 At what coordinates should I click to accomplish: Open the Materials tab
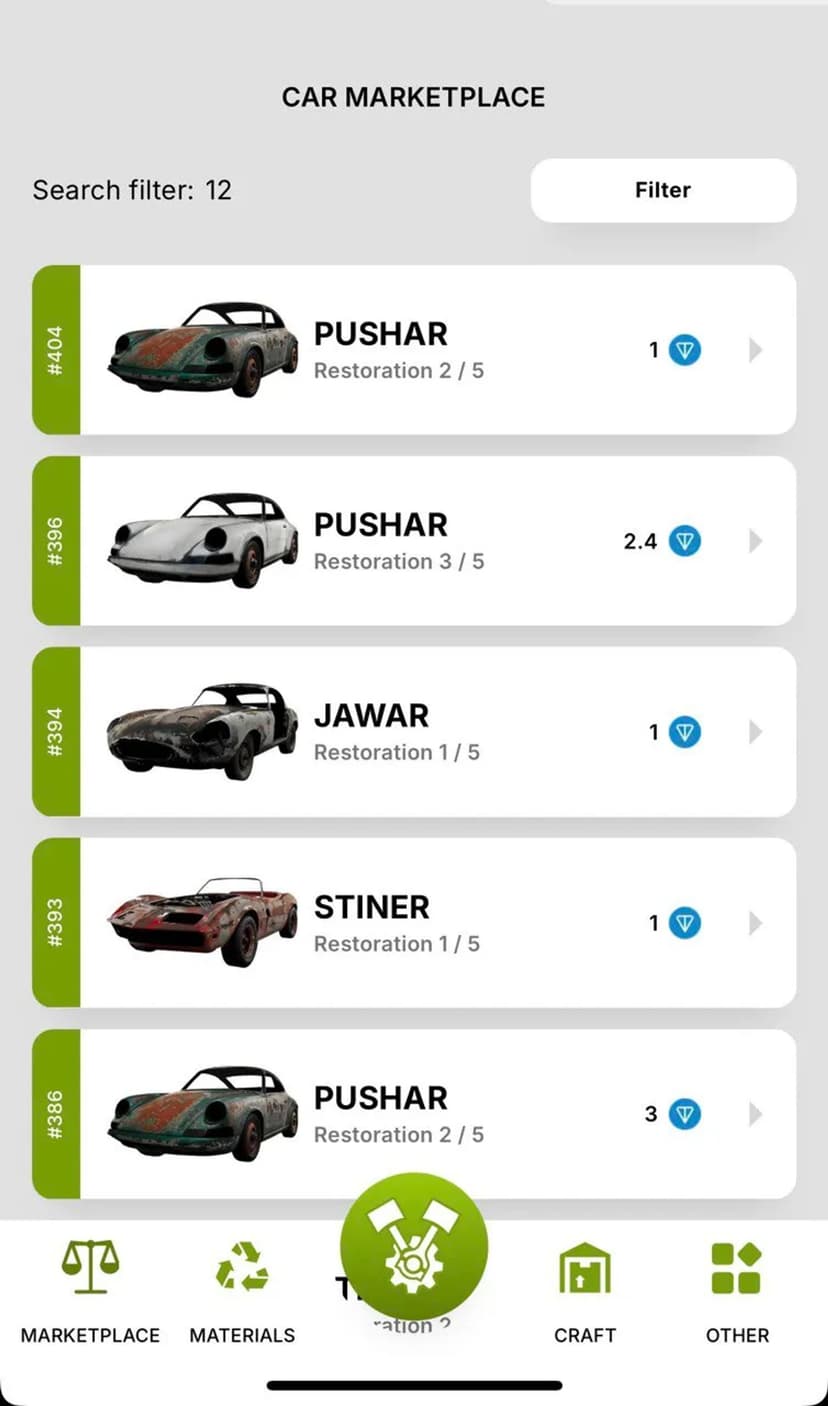(x=242, y=1290)
